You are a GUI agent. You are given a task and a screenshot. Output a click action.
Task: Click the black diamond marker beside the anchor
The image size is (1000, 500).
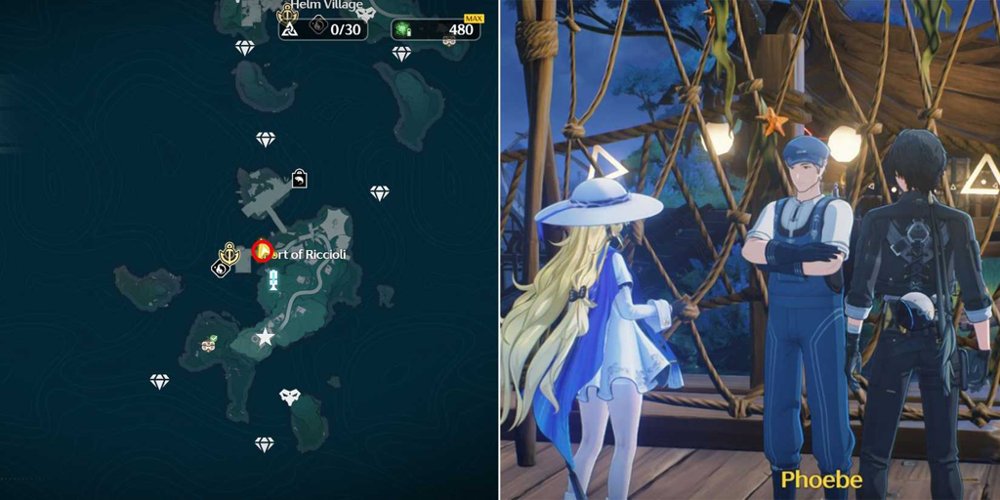coord(218,267)
